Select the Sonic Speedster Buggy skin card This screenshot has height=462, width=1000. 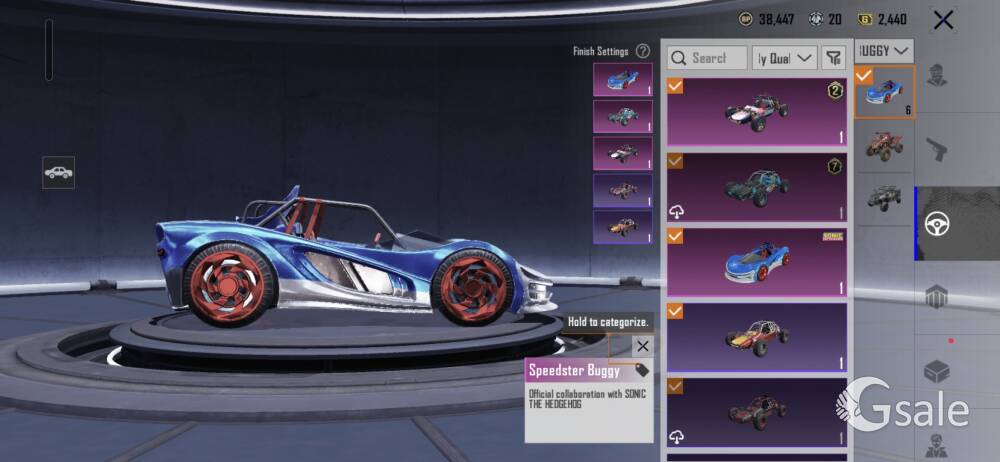(757, 261)
